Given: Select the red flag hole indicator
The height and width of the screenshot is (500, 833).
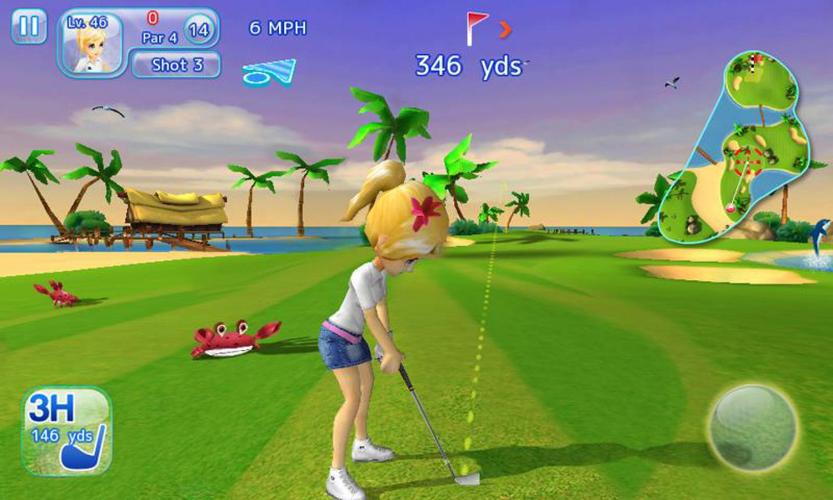Looking at the screenshot, I should pyautogui.click(x=477, y=26).
